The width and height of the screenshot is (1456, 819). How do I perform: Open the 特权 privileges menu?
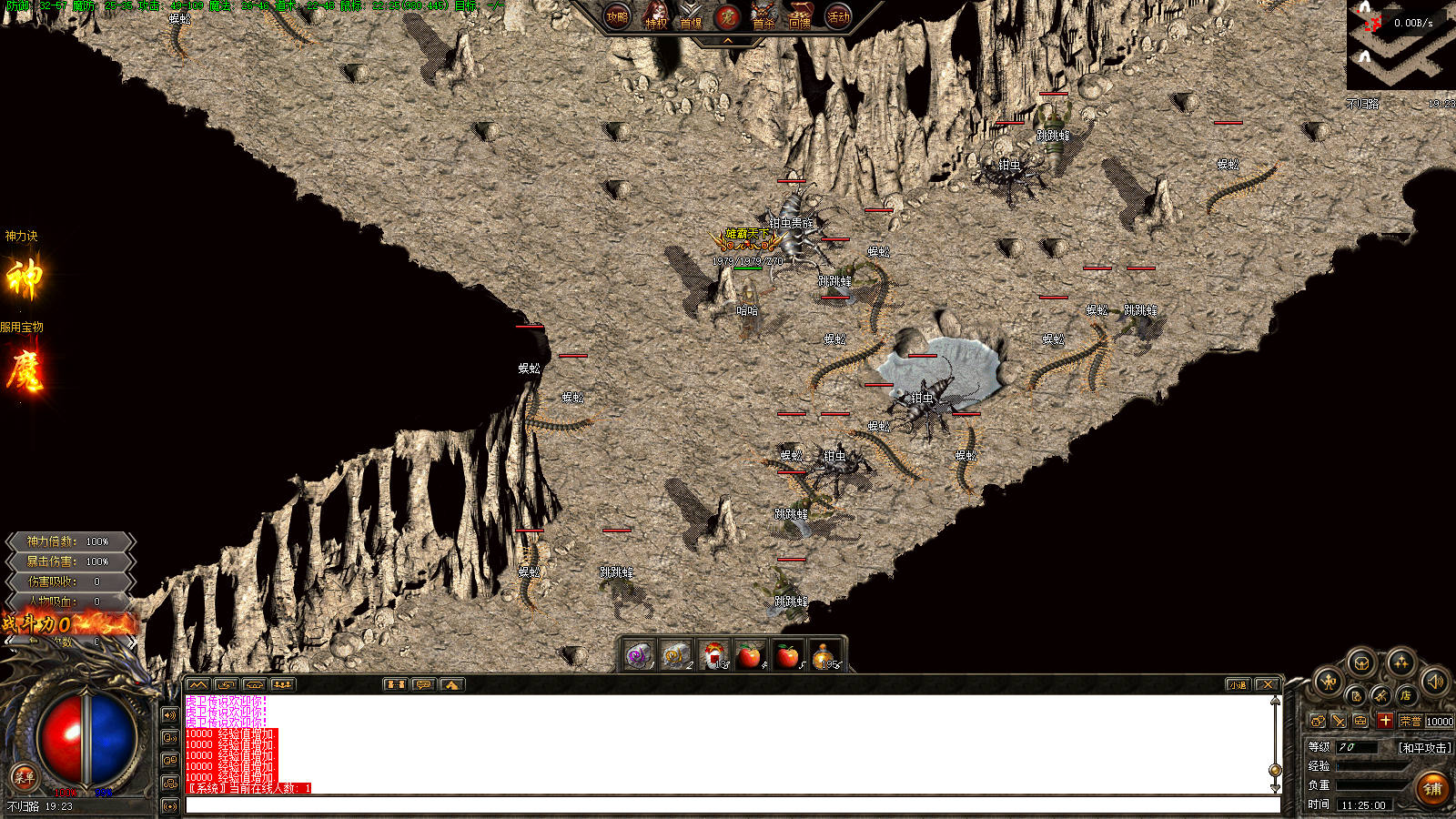pos(655,16)
